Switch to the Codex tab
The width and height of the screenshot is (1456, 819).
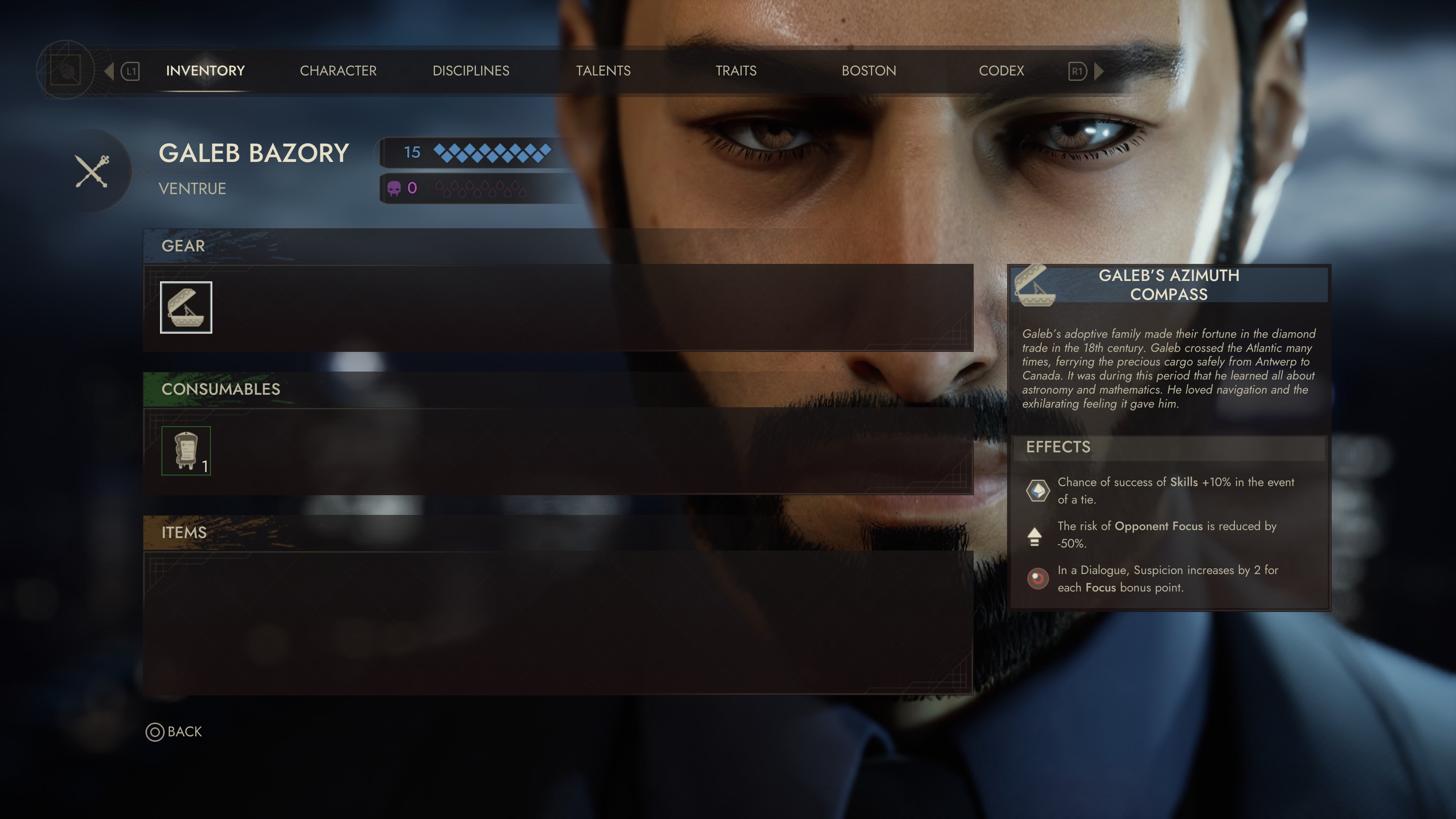[1001, 71]
